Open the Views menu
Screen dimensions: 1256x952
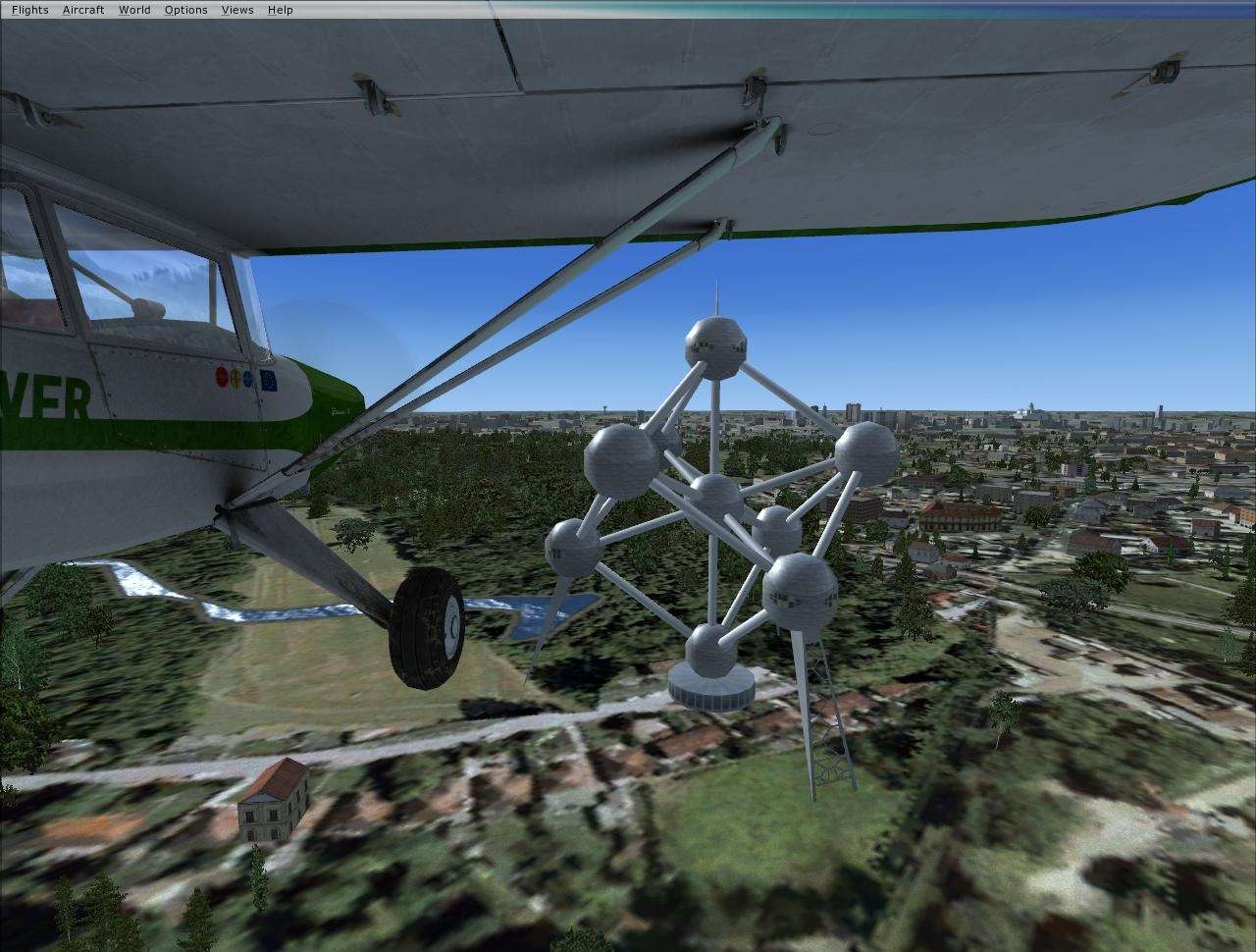[x=236, y=9]
